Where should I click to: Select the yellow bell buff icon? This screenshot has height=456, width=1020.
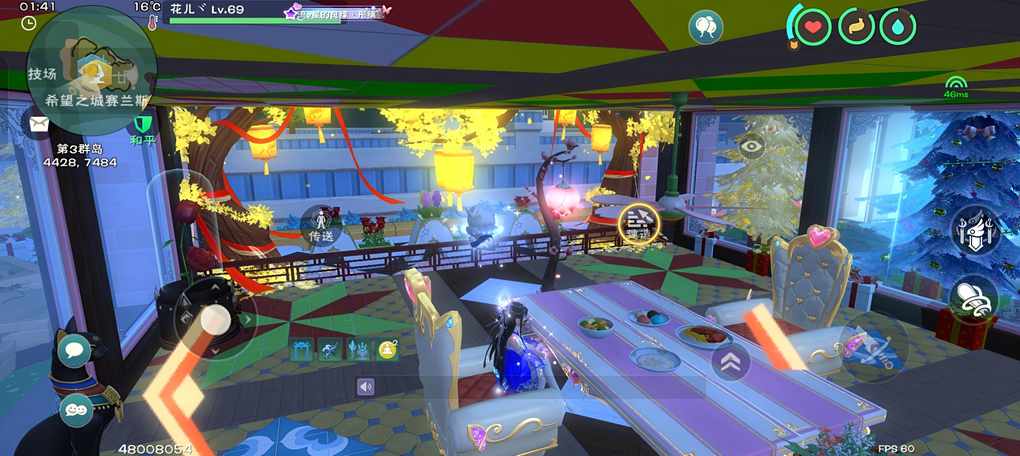[x=387, y=349]
